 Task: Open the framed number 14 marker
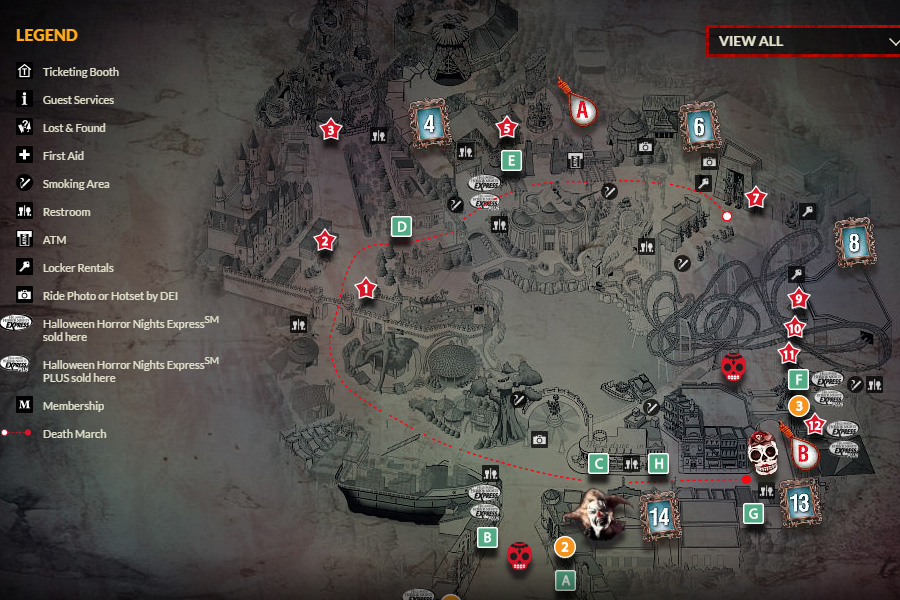tap(659, 517)
